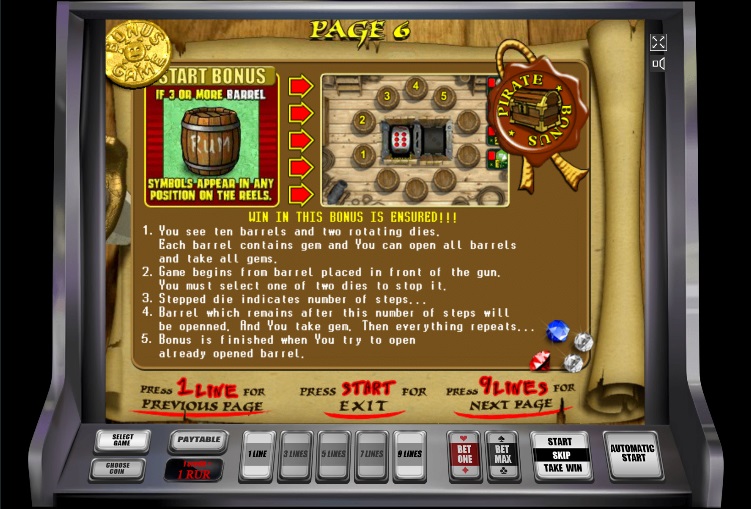Advance to next page with 9 Lines button
The width and height of the screenshot is (751, 509).
(409, 455)
